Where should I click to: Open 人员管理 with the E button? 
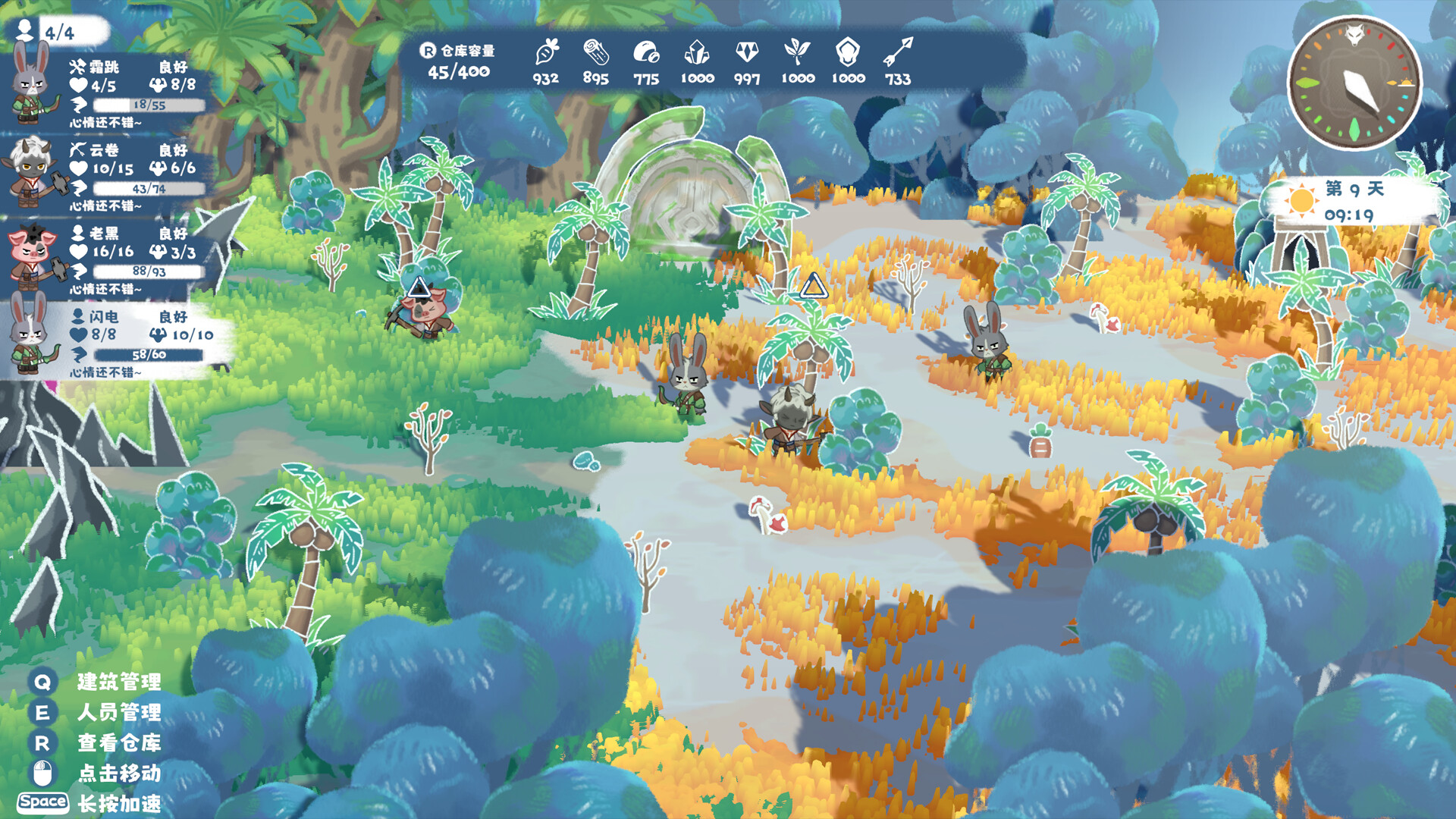tap(42, 714)
